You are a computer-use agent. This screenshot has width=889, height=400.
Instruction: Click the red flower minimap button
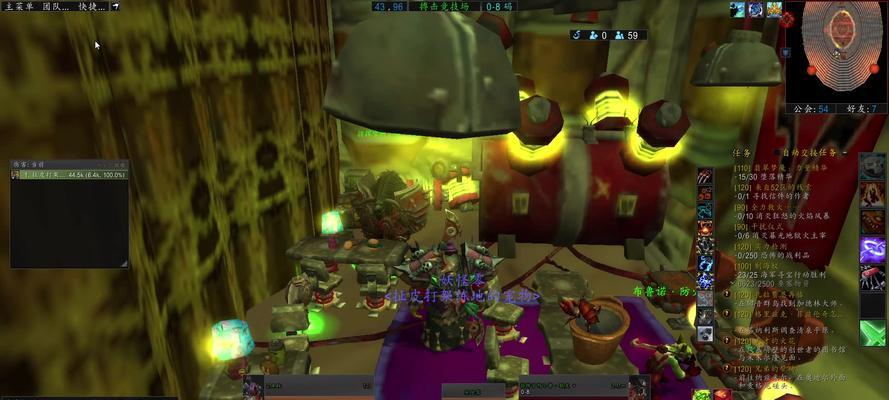click(x=788, y=20)
